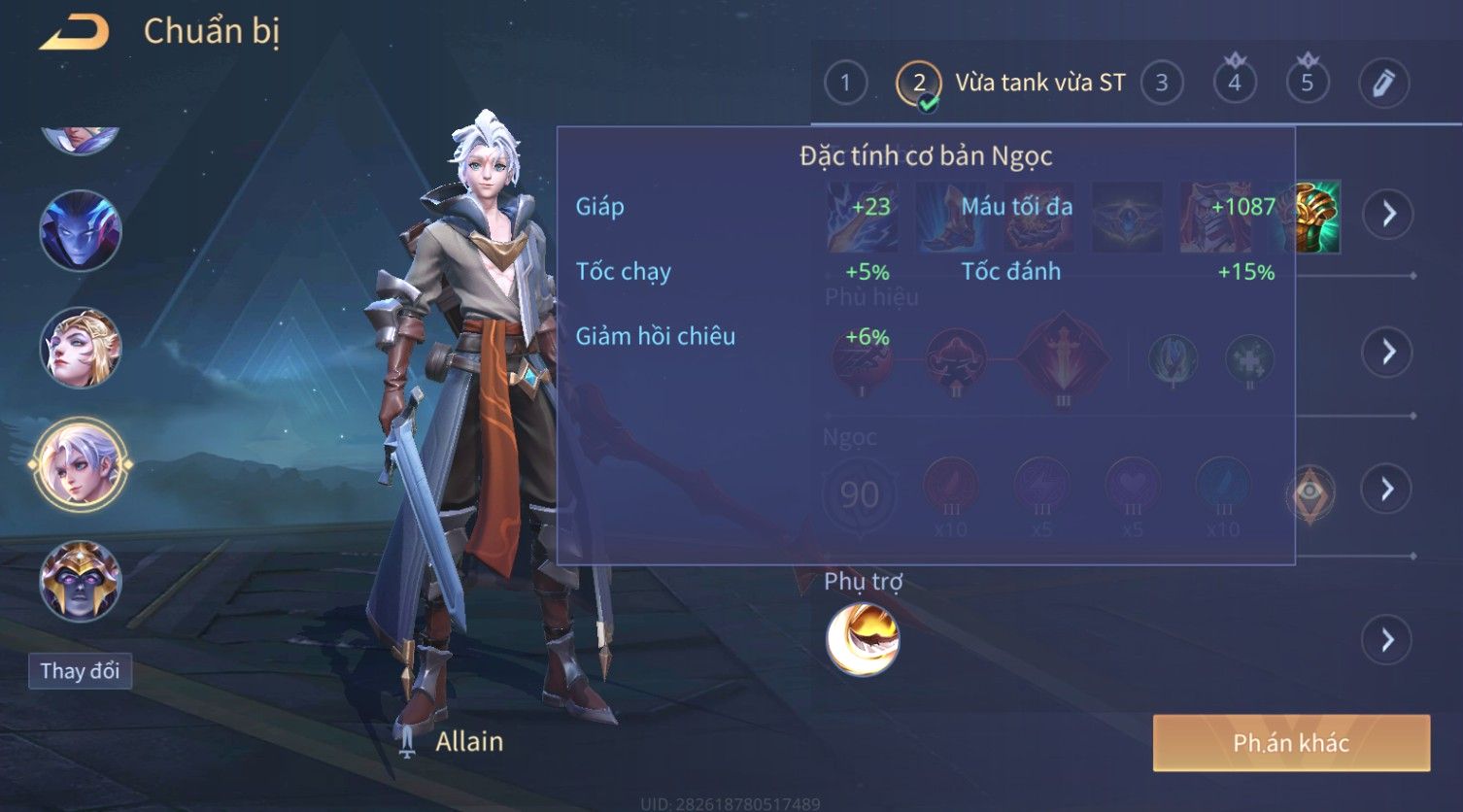
Task: Select preset slot 3
Action: point(1161,83)
